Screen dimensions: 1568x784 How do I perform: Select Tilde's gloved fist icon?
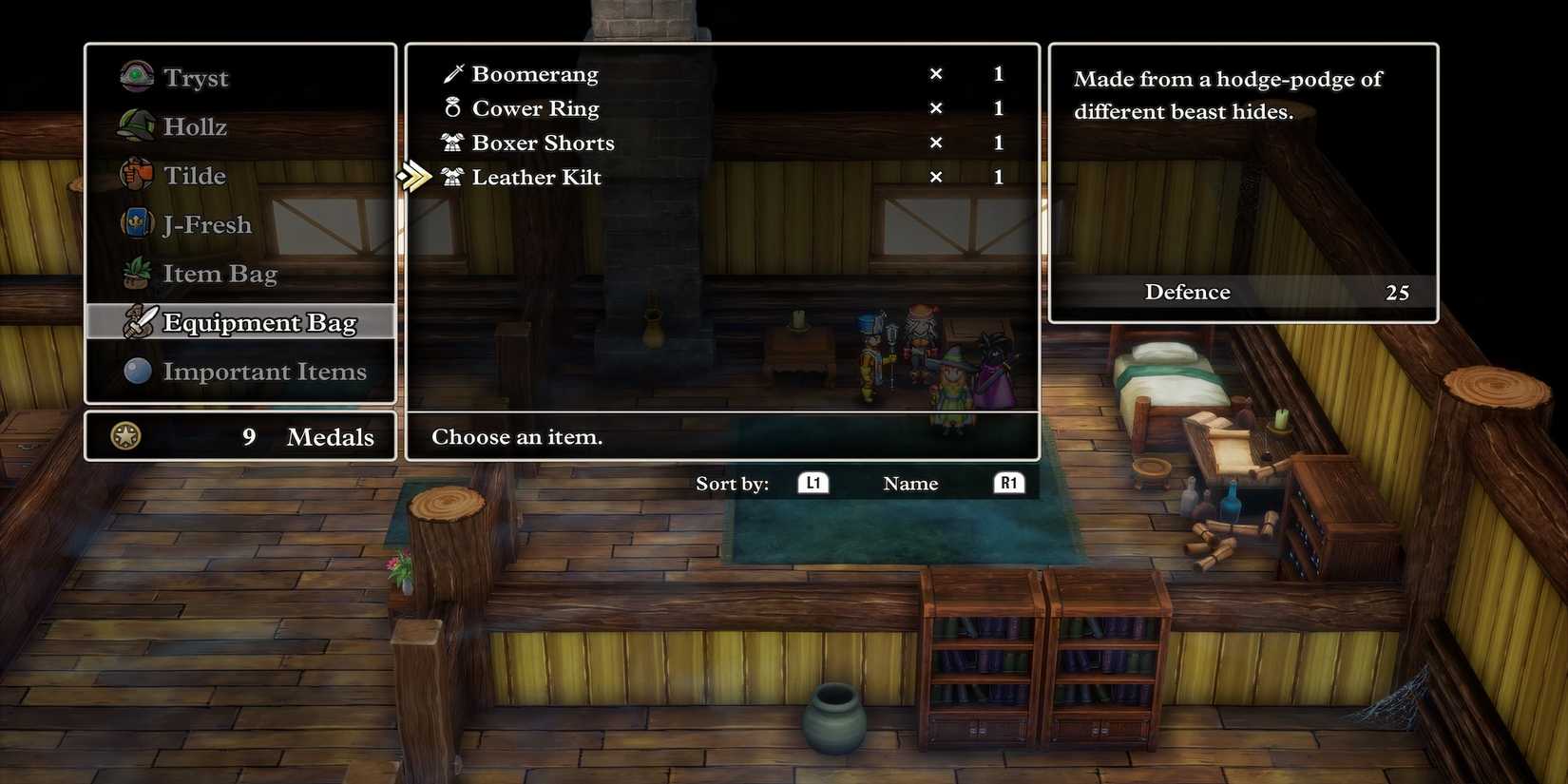click(136, 175)
